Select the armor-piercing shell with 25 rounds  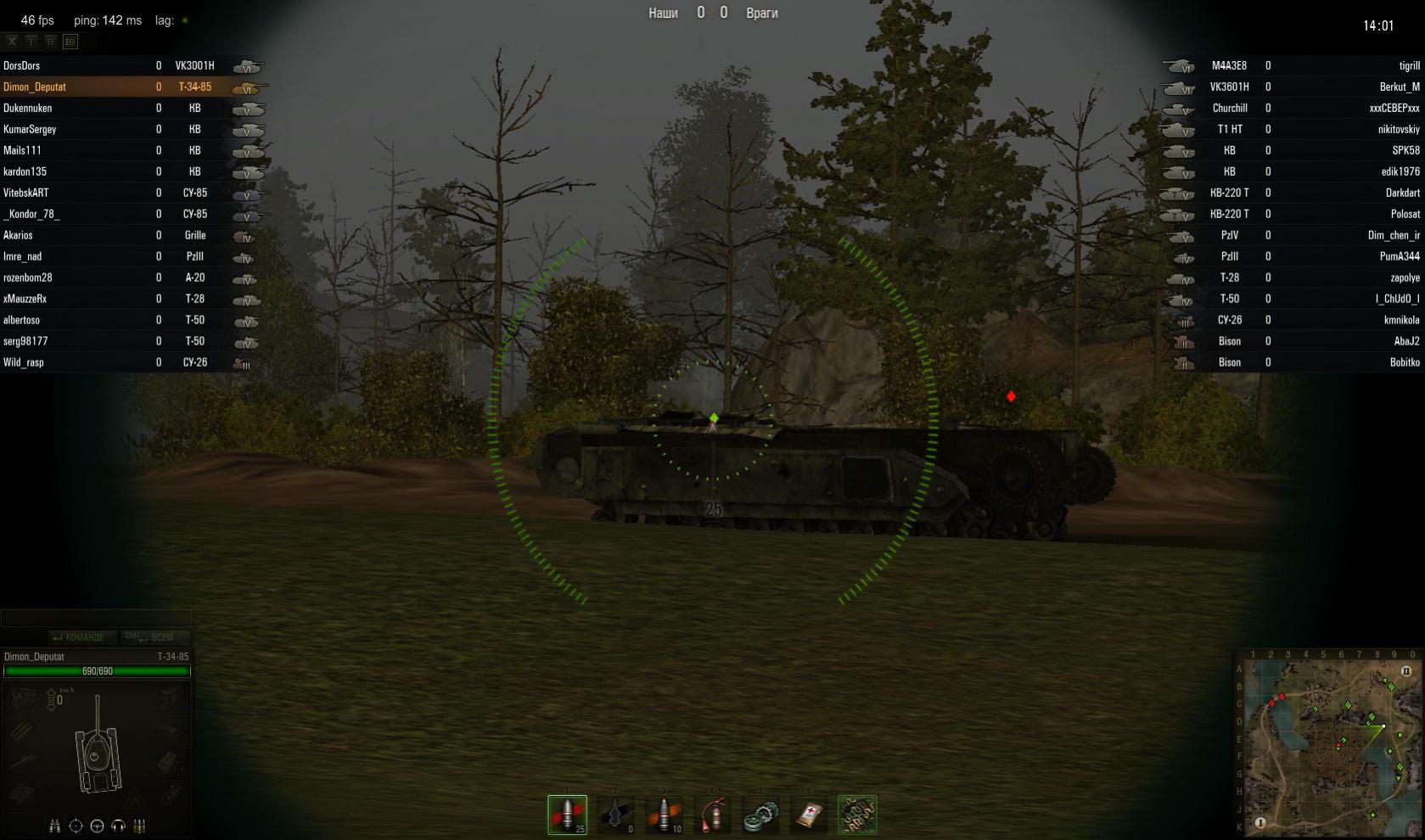[x=567, y=815]
